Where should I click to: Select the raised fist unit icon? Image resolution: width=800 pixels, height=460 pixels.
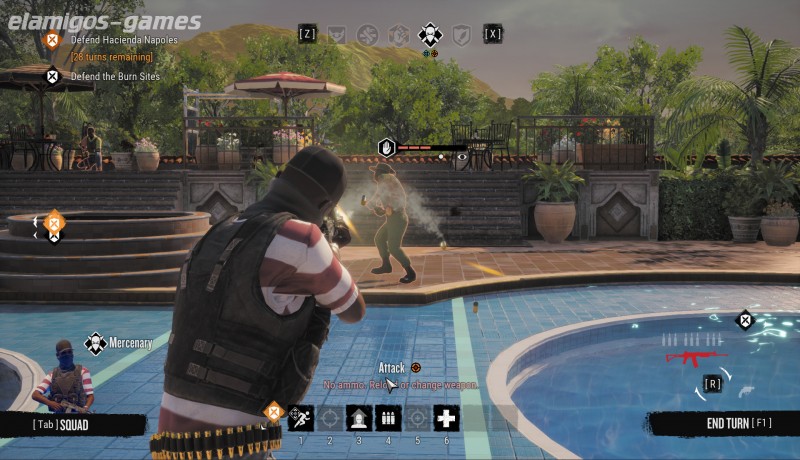click(x=399, y=35)
